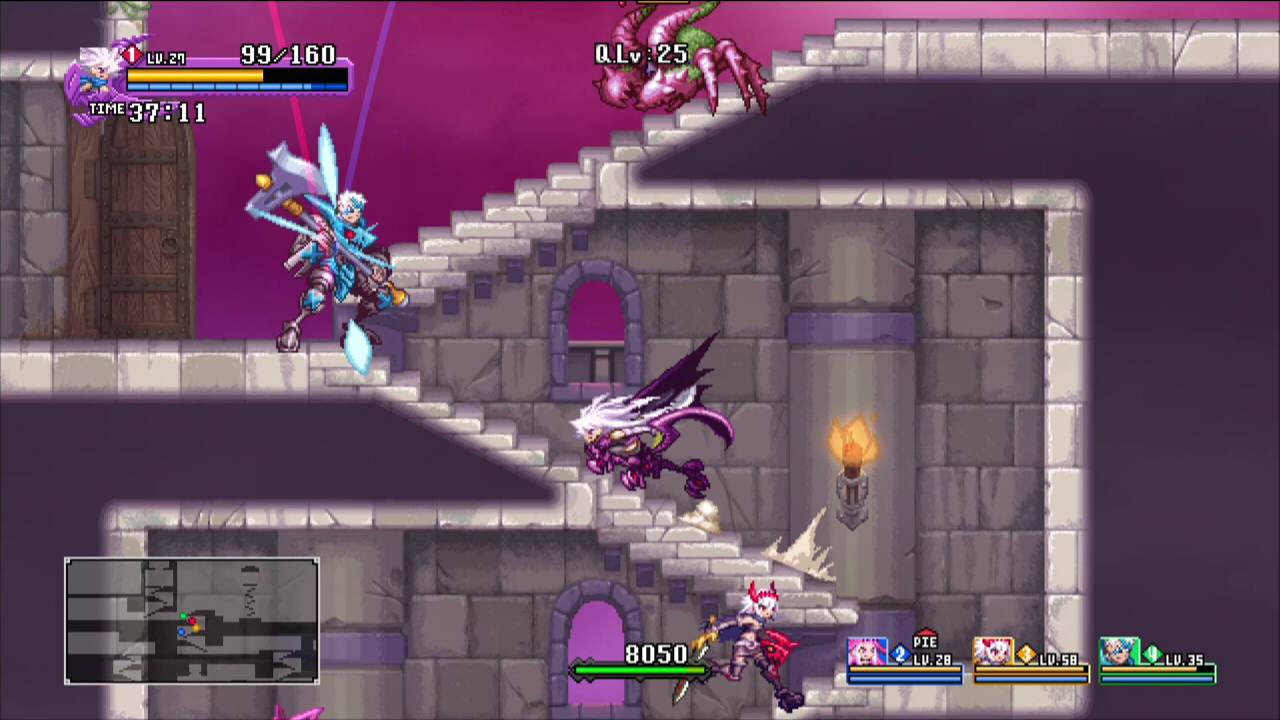The width and height of the screenshot is (1280, 720).
Task: Click the Q.Lv:25 quest level indicator
Action: point(640,55)
